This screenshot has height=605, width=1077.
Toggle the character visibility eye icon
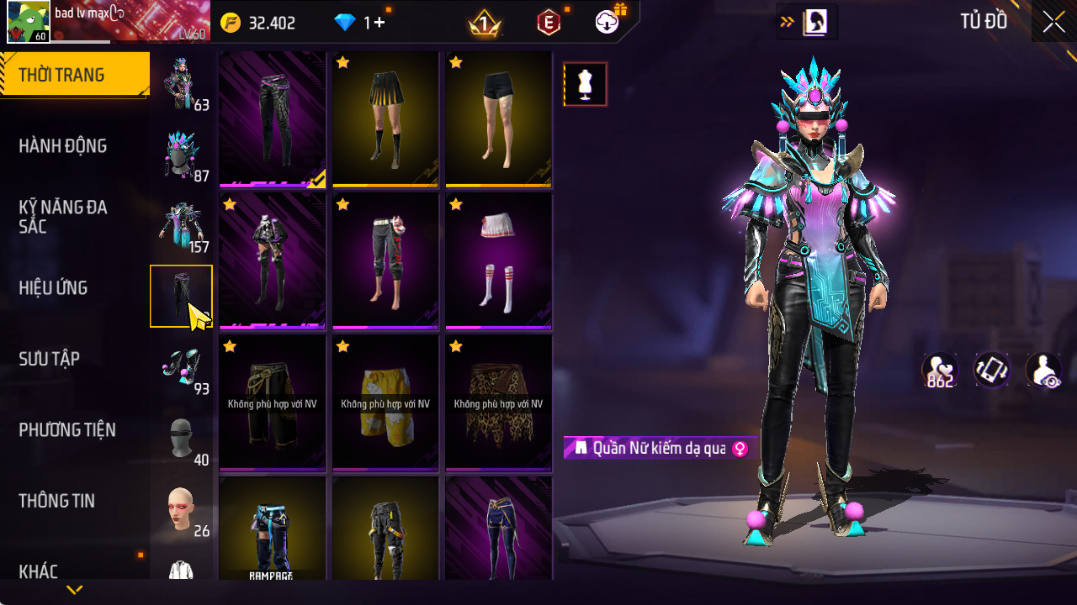point(1044,370)
